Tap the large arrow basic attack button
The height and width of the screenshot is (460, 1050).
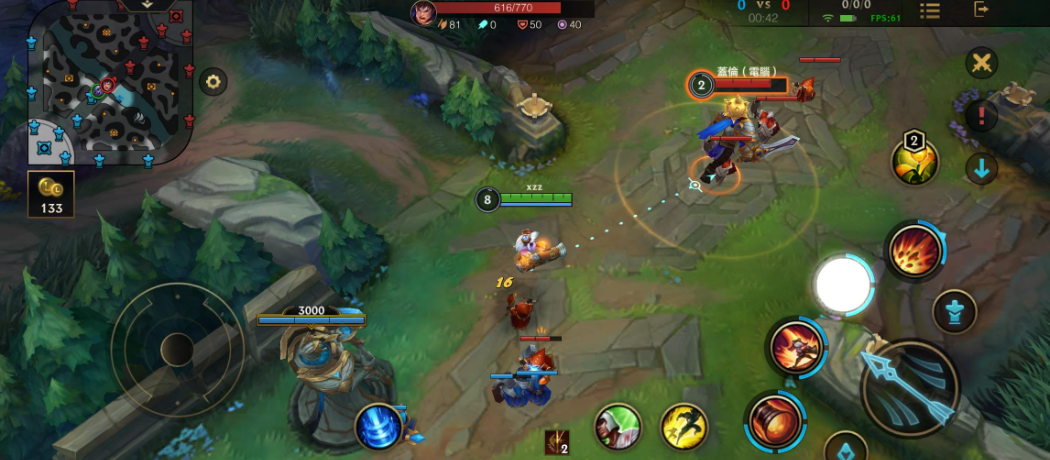click(909, 389)
